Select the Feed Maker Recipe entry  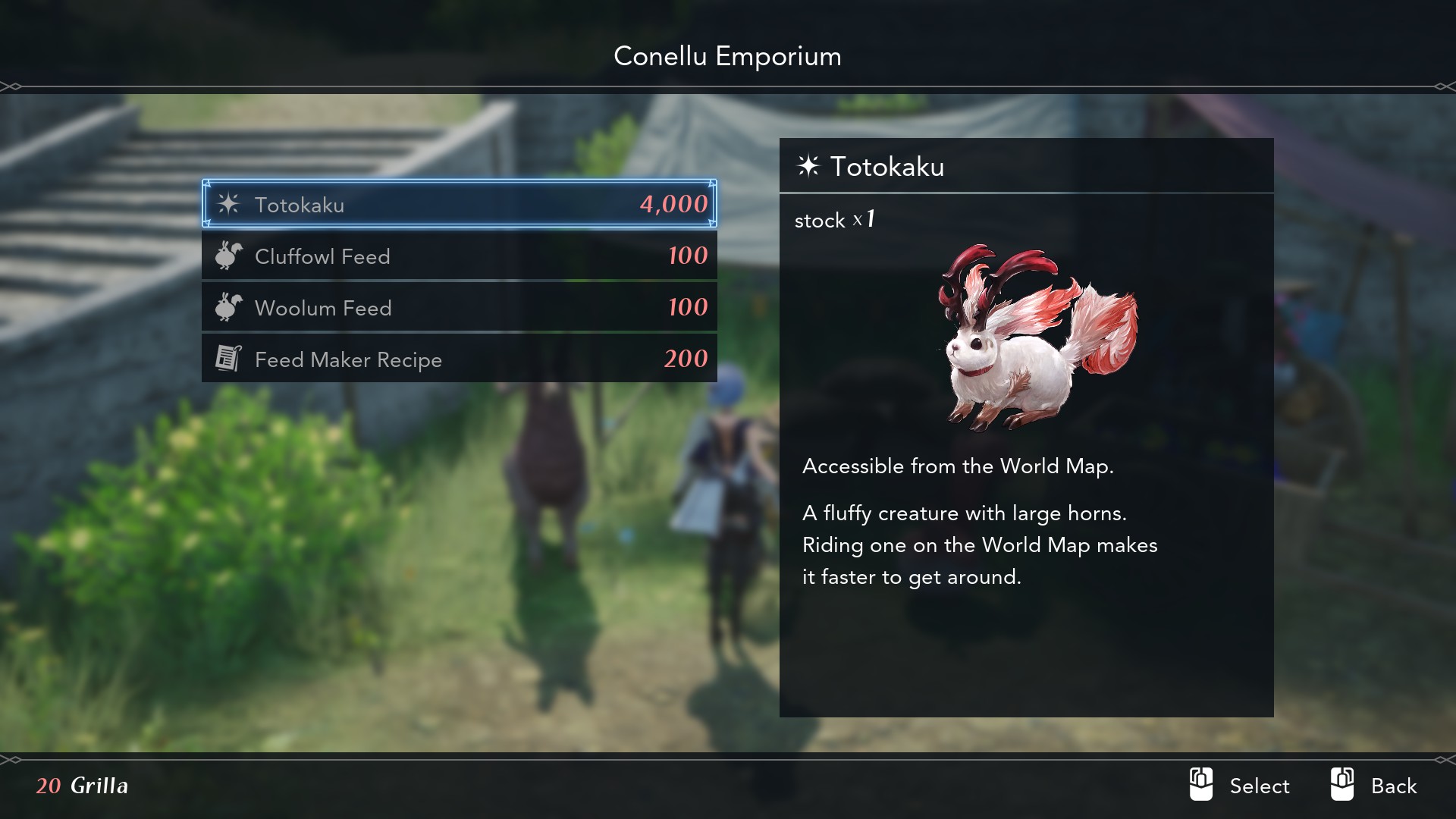(459, 359)
